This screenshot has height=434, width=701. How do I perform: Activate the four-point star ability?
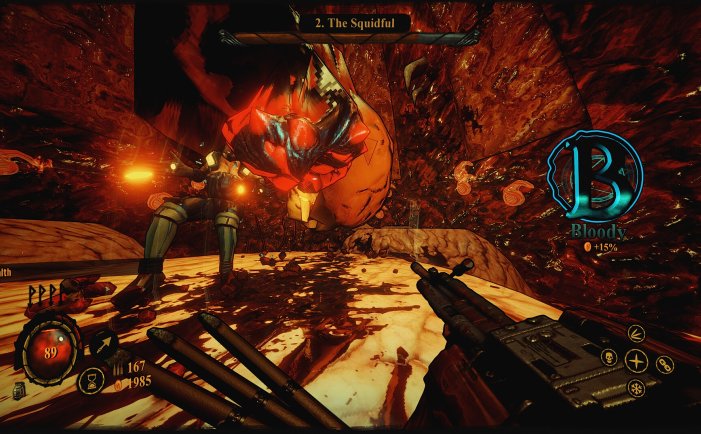coord(637,360)
